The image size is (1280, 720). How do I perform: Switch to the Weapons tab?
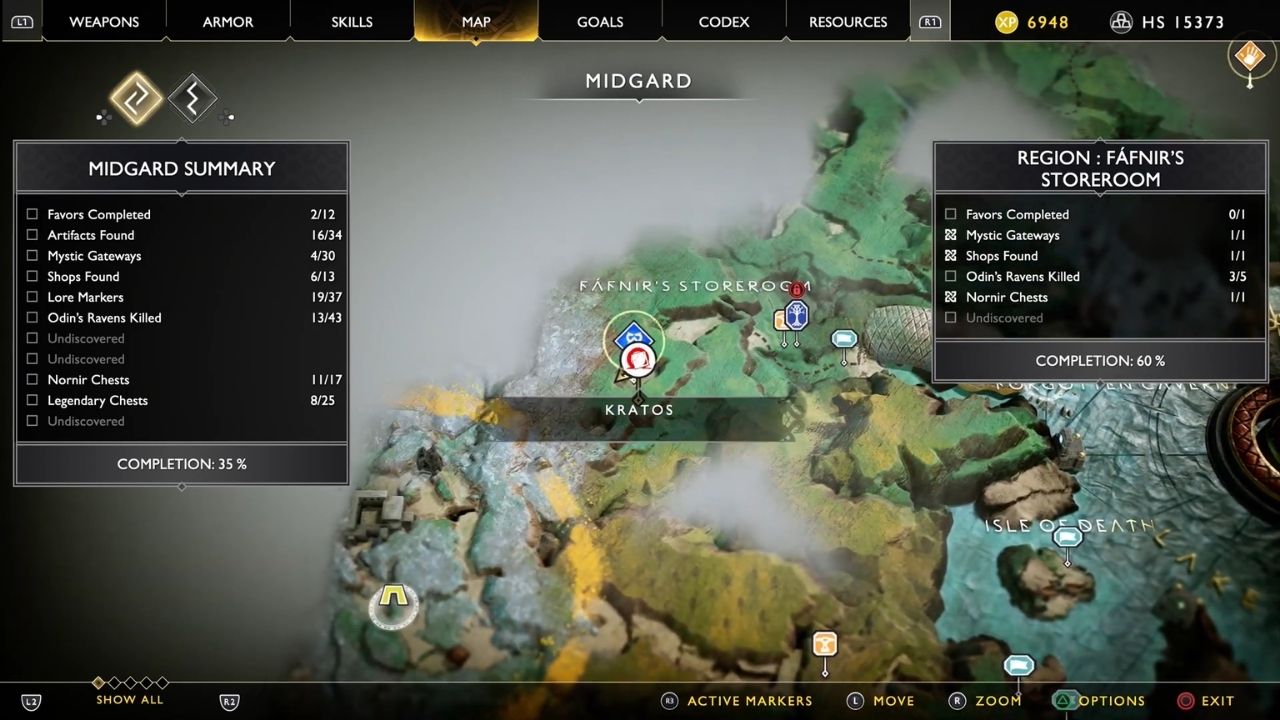click(105, 21)
